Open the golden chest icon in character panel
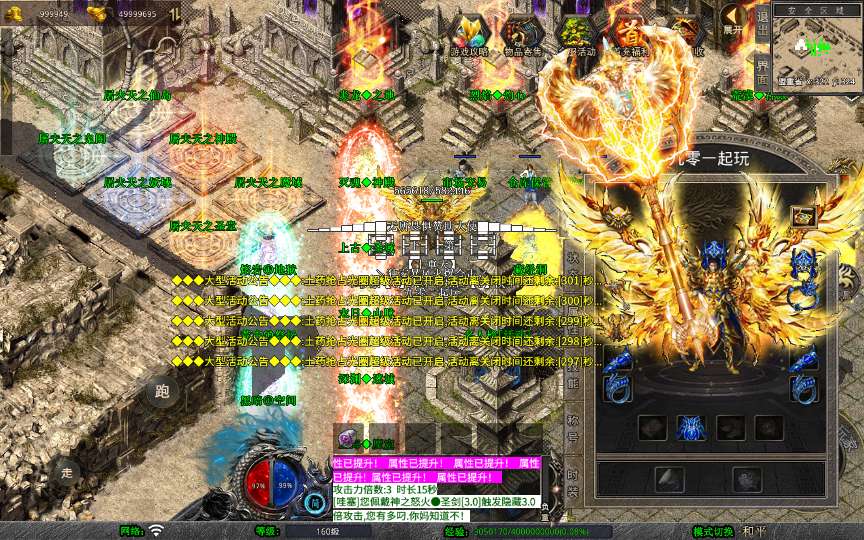 pos(803,216)
